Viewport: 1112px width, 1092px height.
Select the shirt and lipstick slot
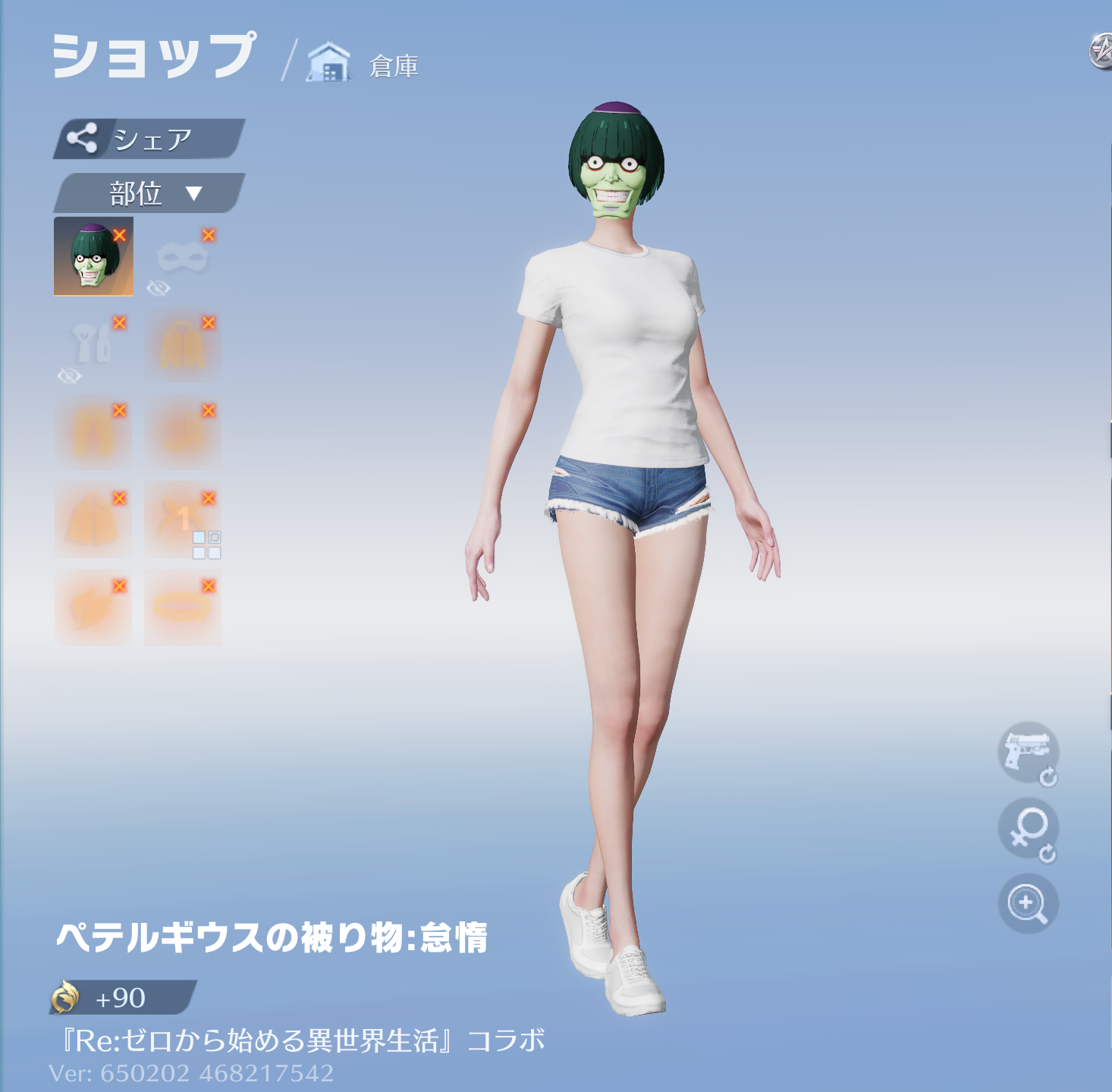93,346
